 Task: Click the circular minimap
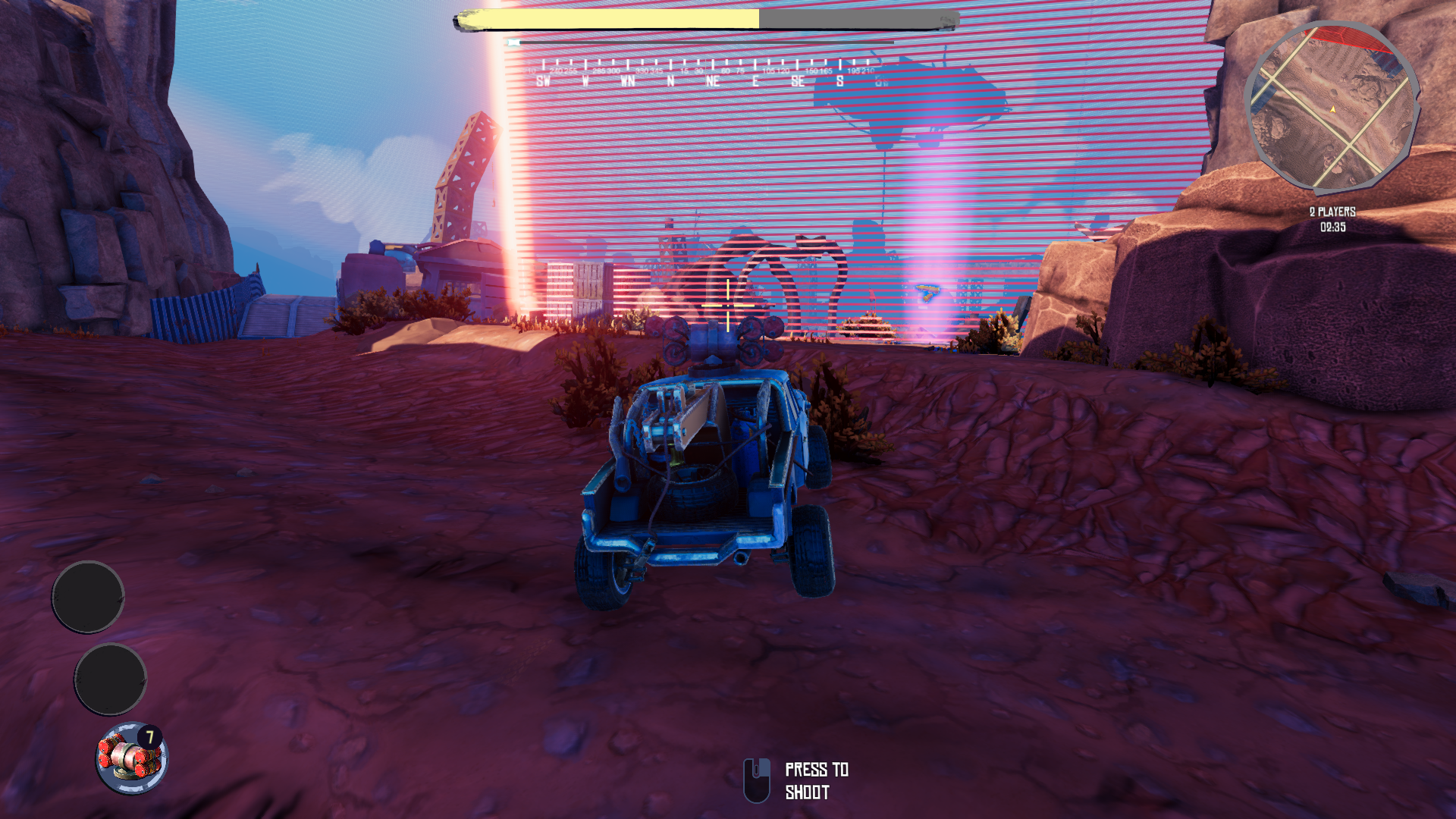pyautogui.click(x=1332, y=108)
